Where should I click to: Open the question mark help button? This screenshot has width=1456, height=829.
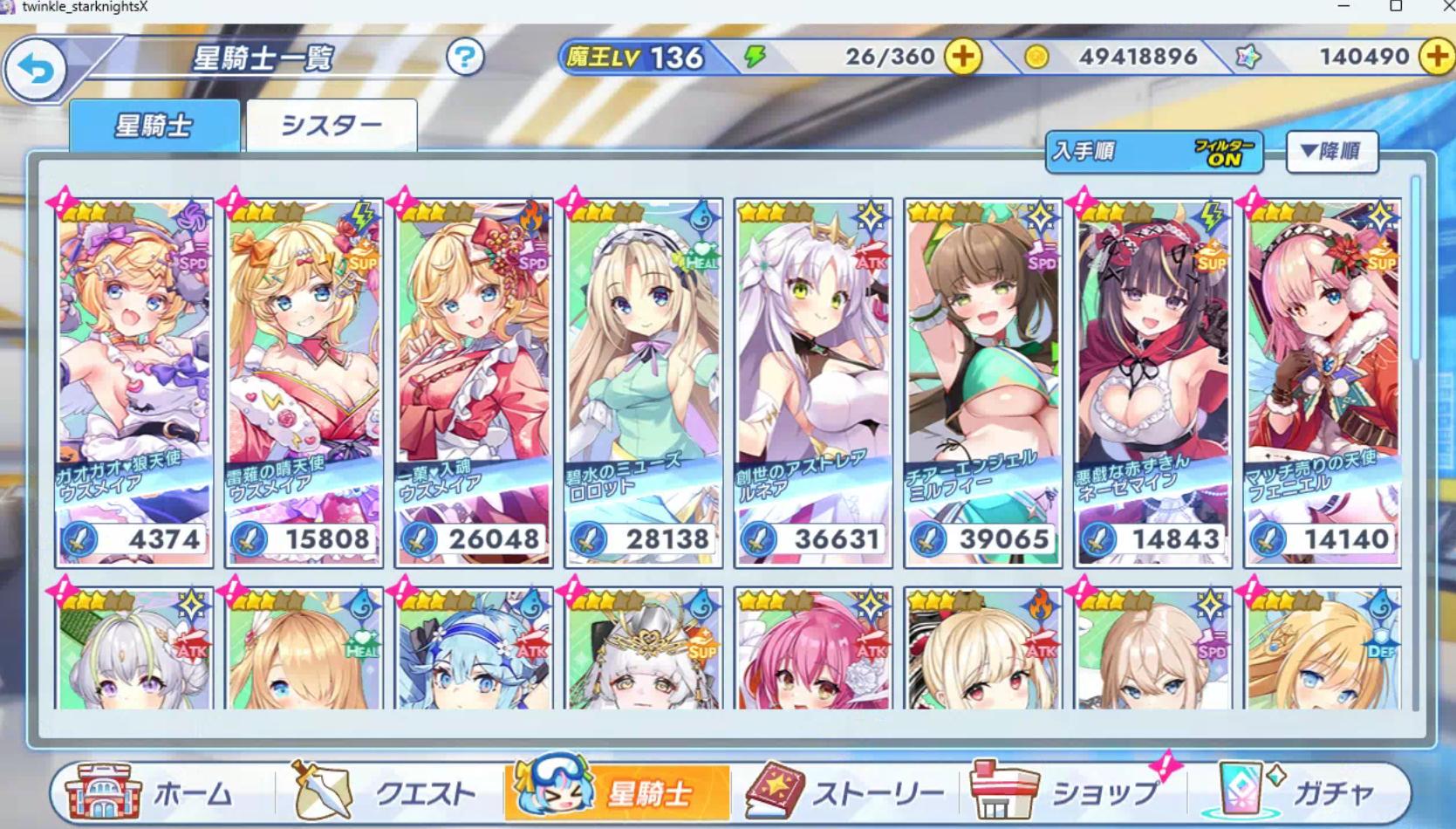(x=465, y=58)
